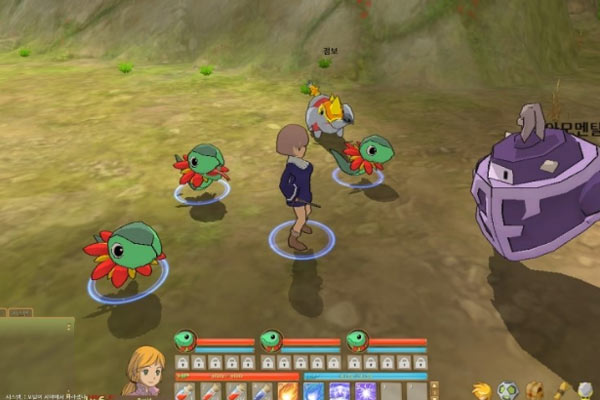
Task: Use the purple starburst skill
Action: coord(366,391)
